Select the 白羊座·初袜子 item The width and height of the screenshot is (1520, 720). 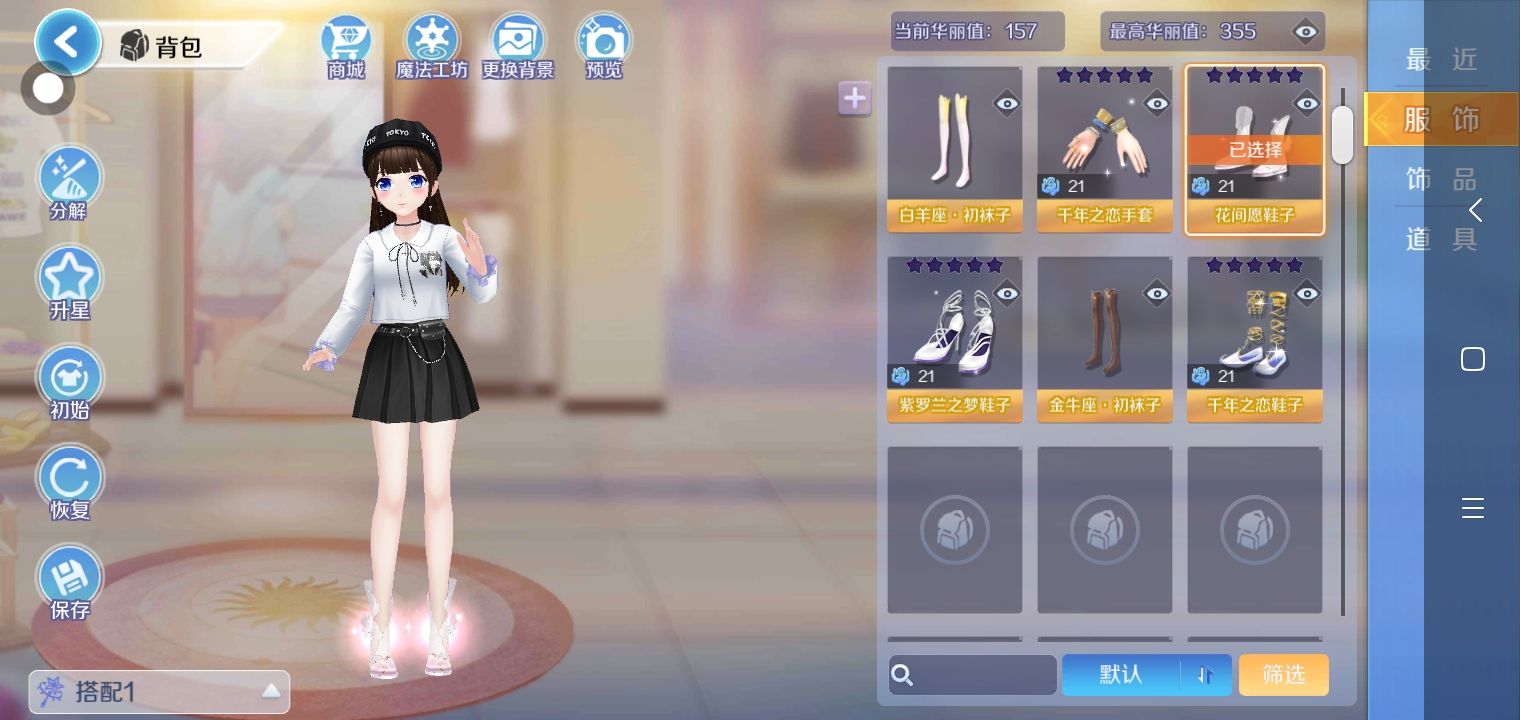click(955, 148)
